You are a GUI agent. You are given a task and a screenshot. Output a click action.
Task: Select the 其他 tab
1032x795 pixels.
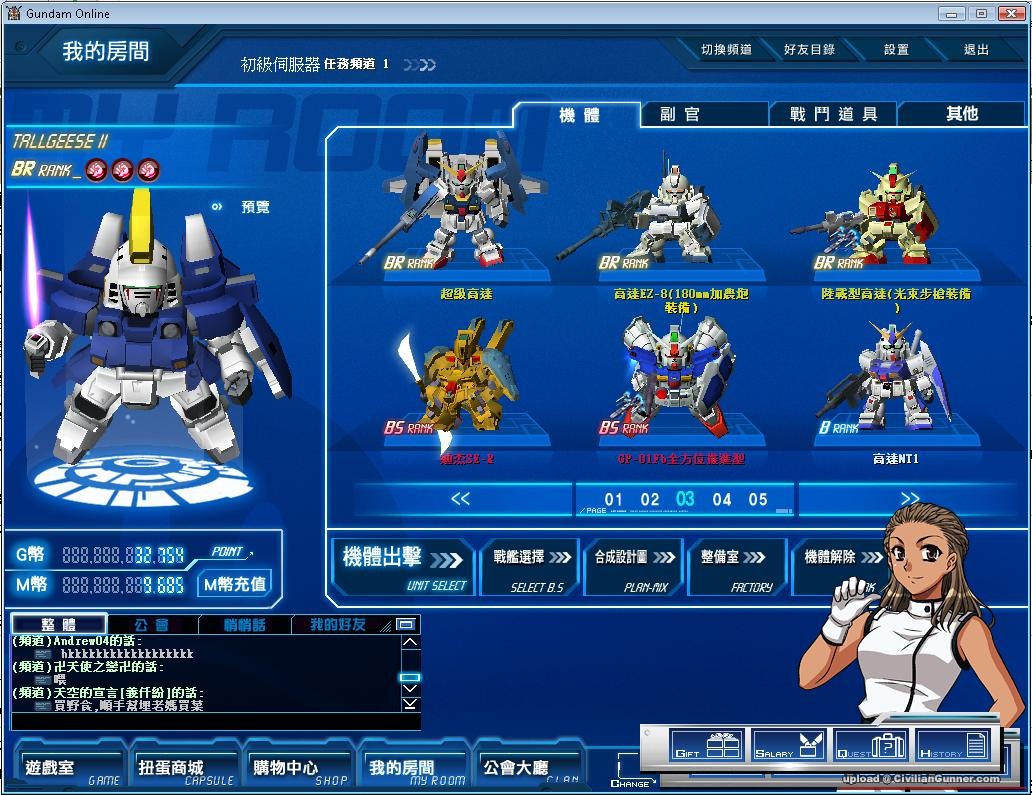coord(962,115)
